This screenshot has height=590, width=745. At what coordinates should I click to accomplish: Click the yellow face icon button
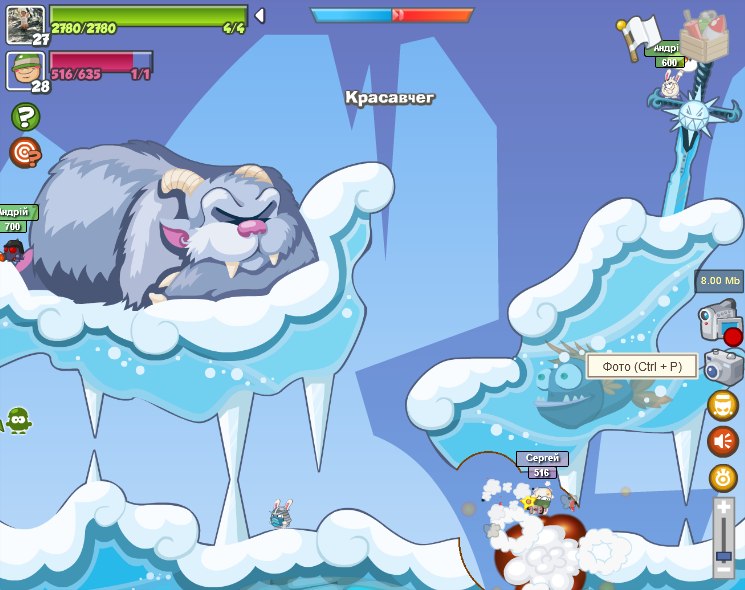[x=723, y=405]
